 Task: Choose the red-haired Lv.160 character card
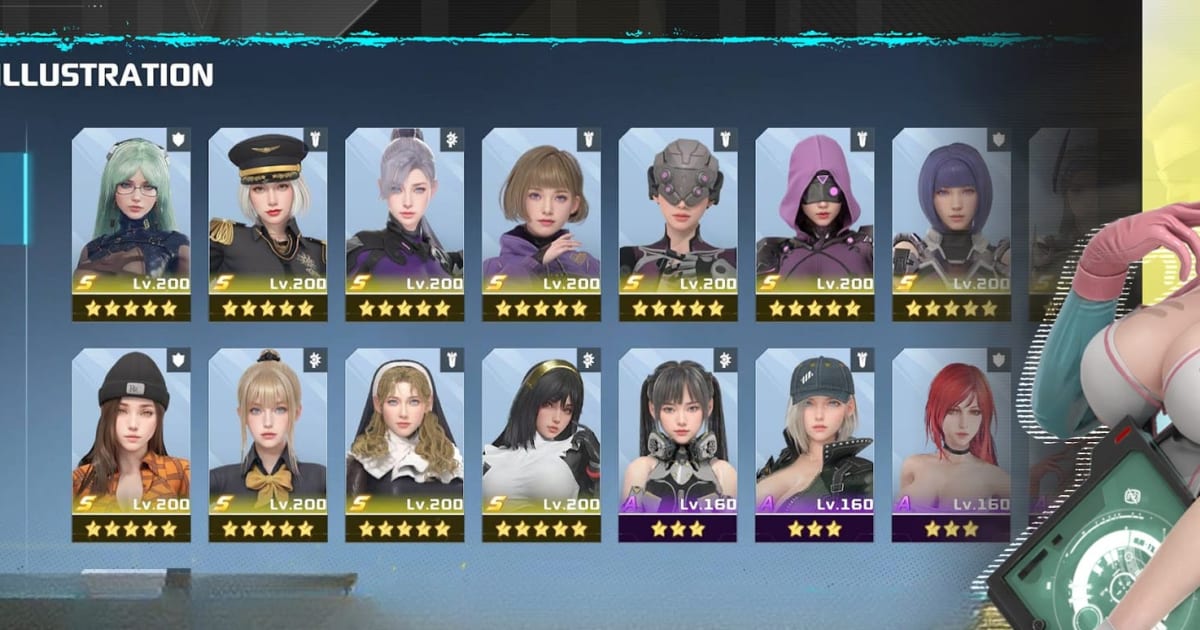[951, 443]
